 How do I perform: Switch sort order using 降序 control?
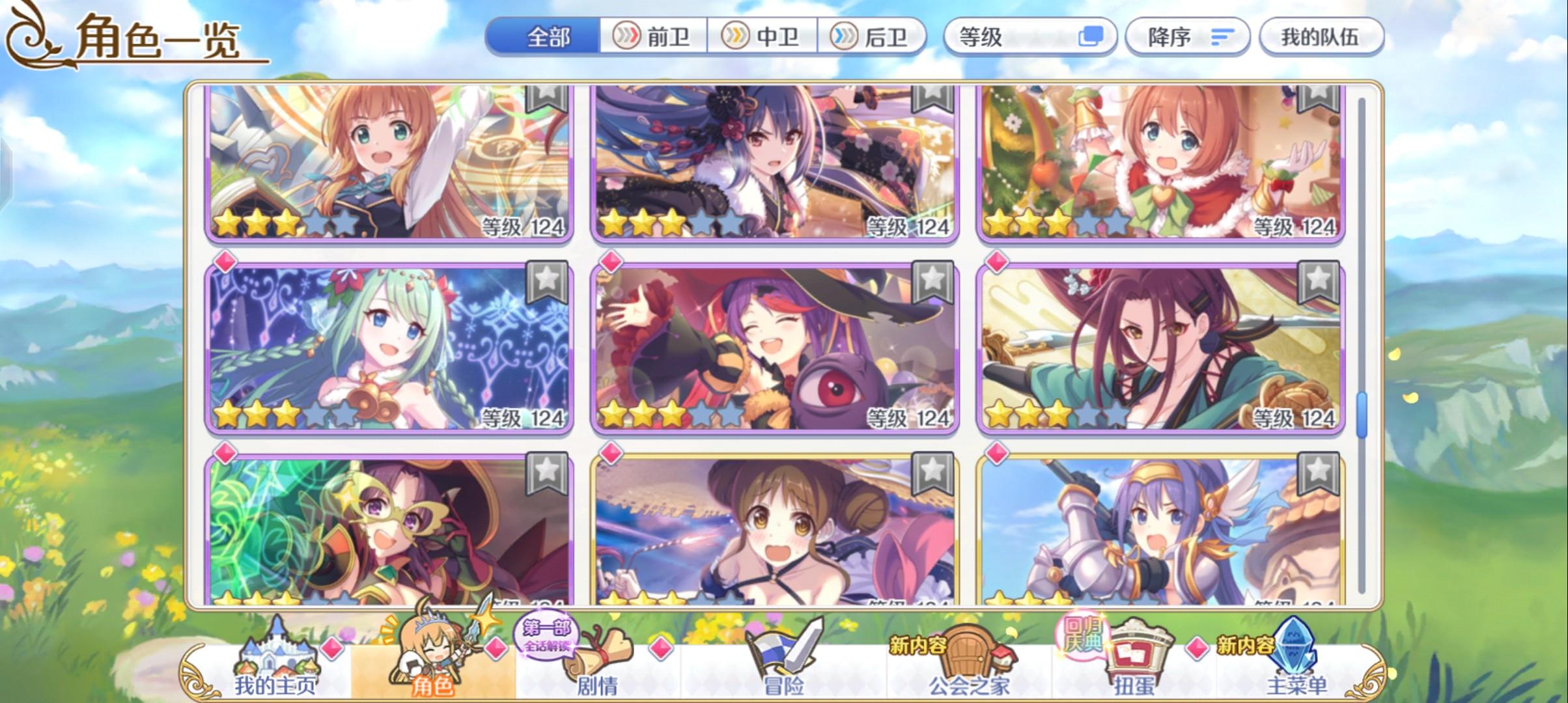1186,37
